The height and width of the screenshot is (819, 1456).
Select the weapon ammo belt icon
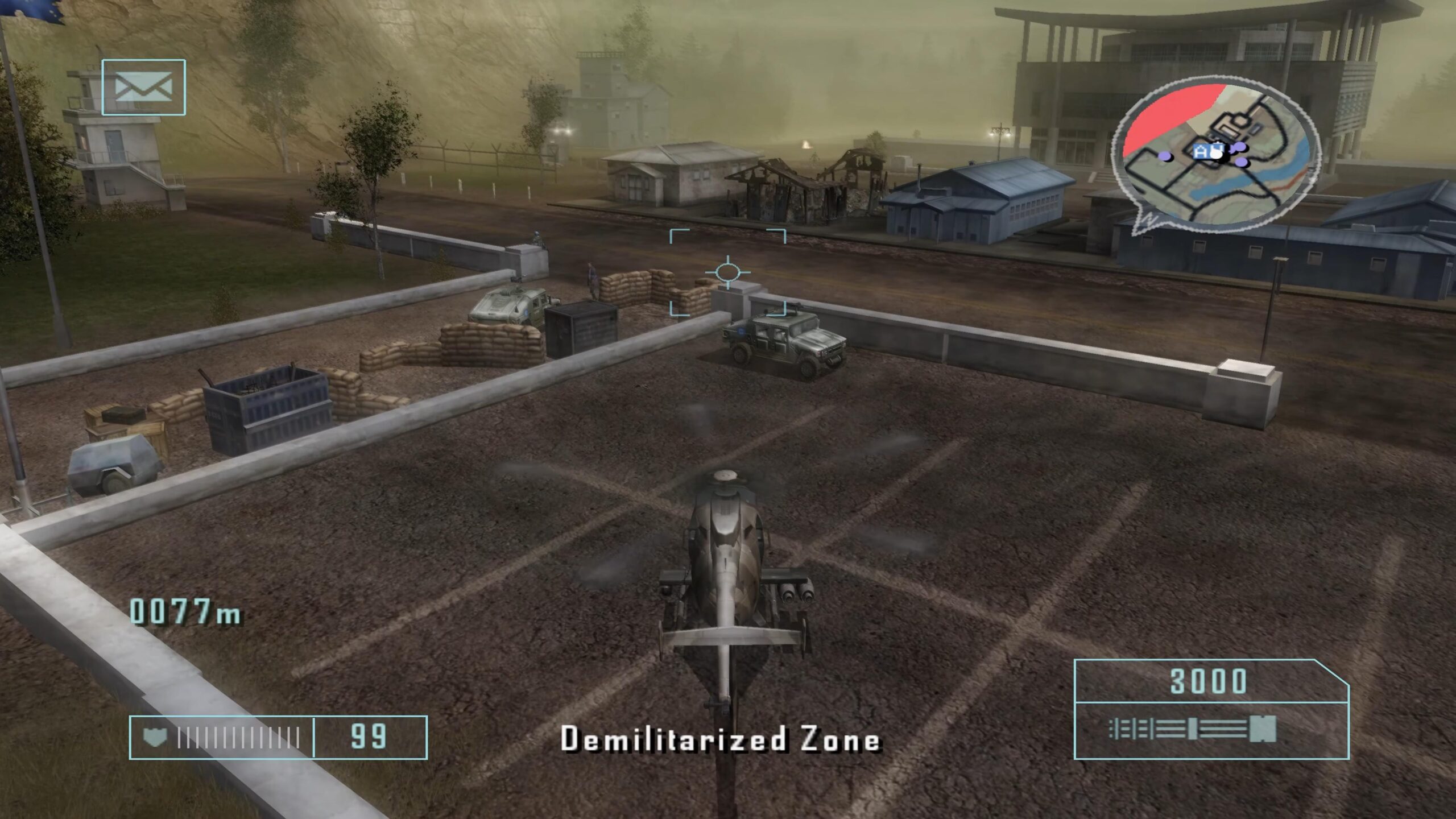click(x=1193, y=729)
